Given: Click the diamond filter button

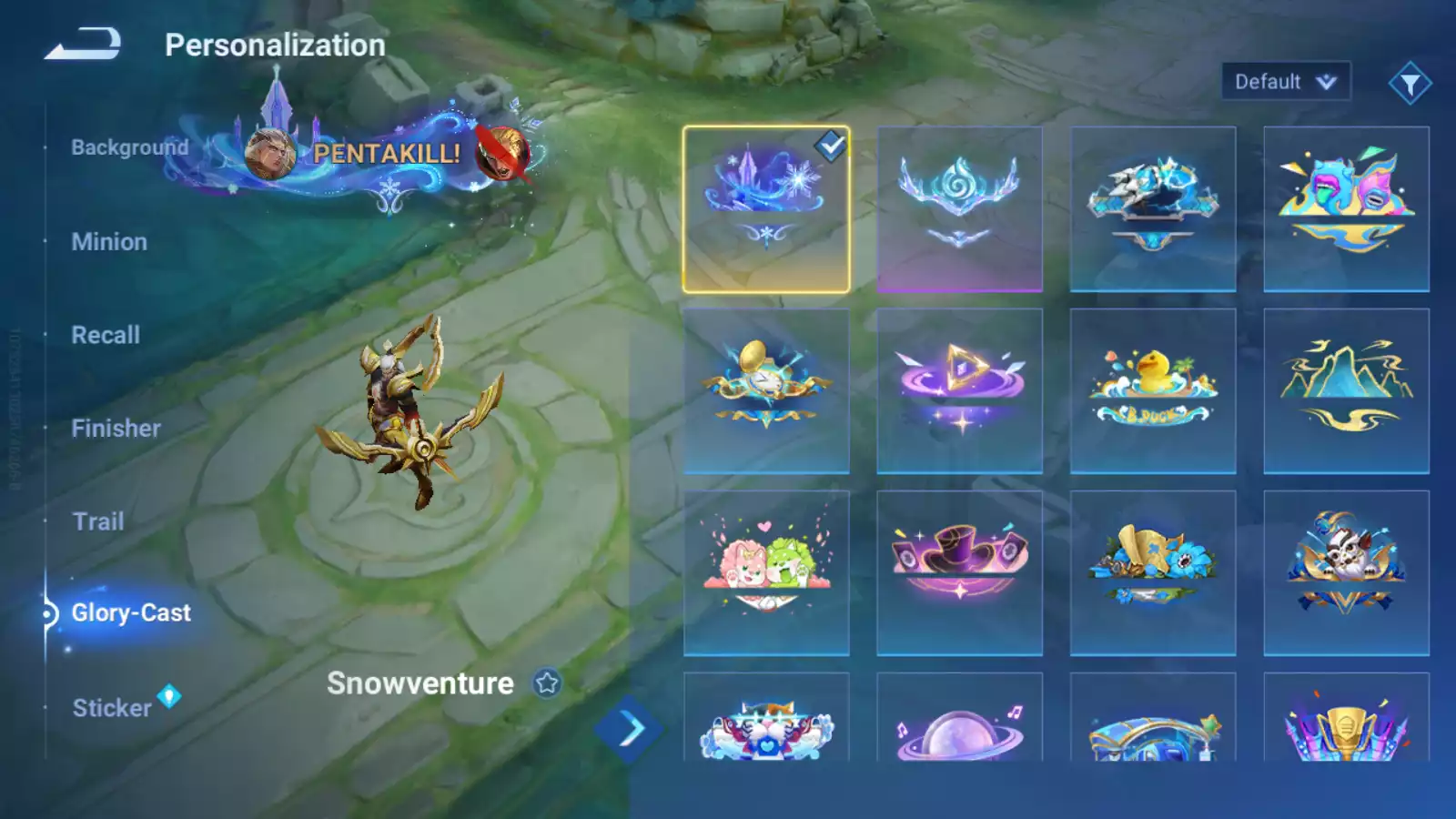Looking at the screenshot, I should pyautogui.click(x=1410, y=84).
